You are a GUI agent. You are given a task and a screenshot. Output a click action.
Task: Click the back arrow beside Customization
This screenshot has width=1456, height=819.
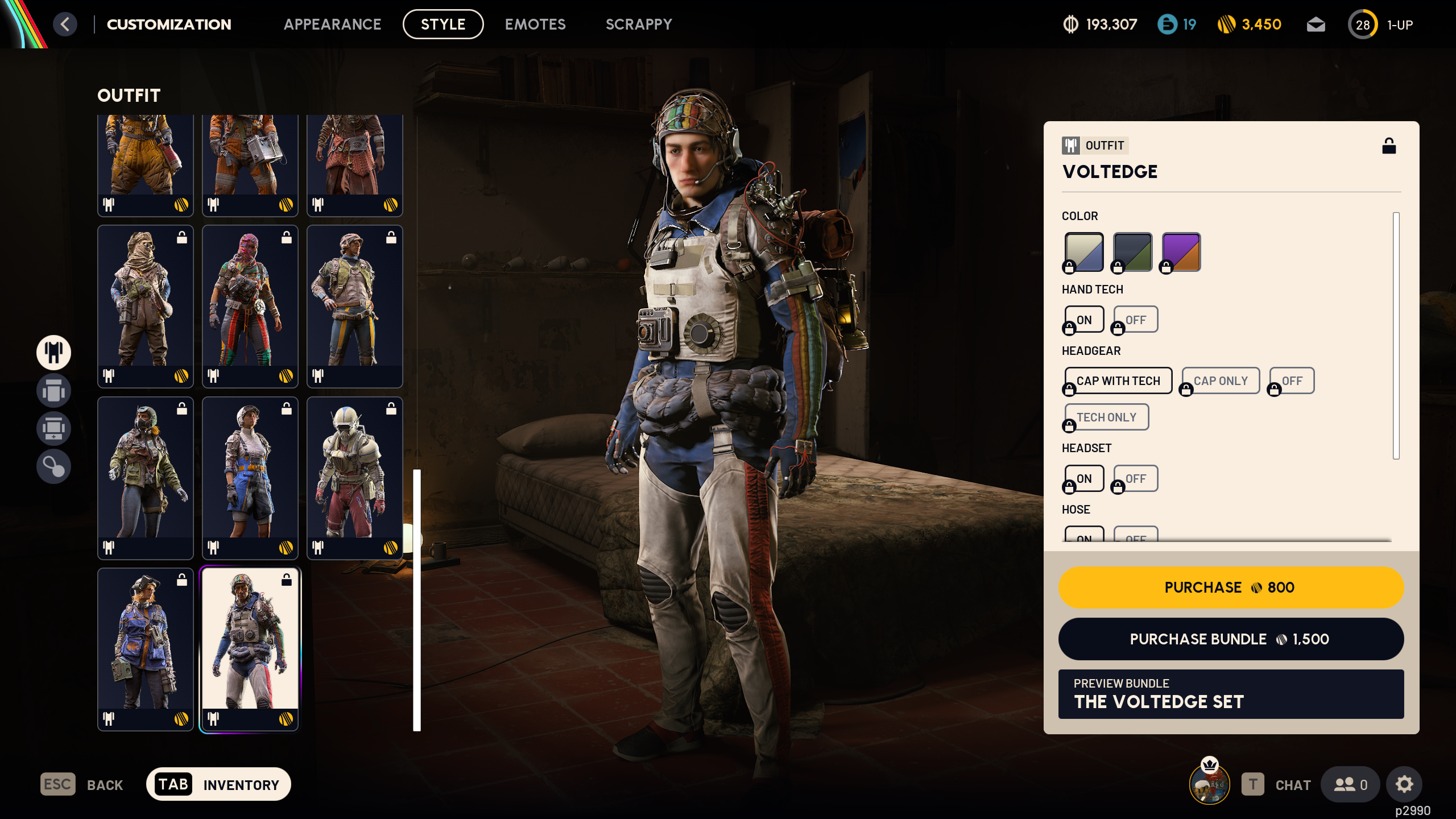pyautogui.click(x=65, y=24)
